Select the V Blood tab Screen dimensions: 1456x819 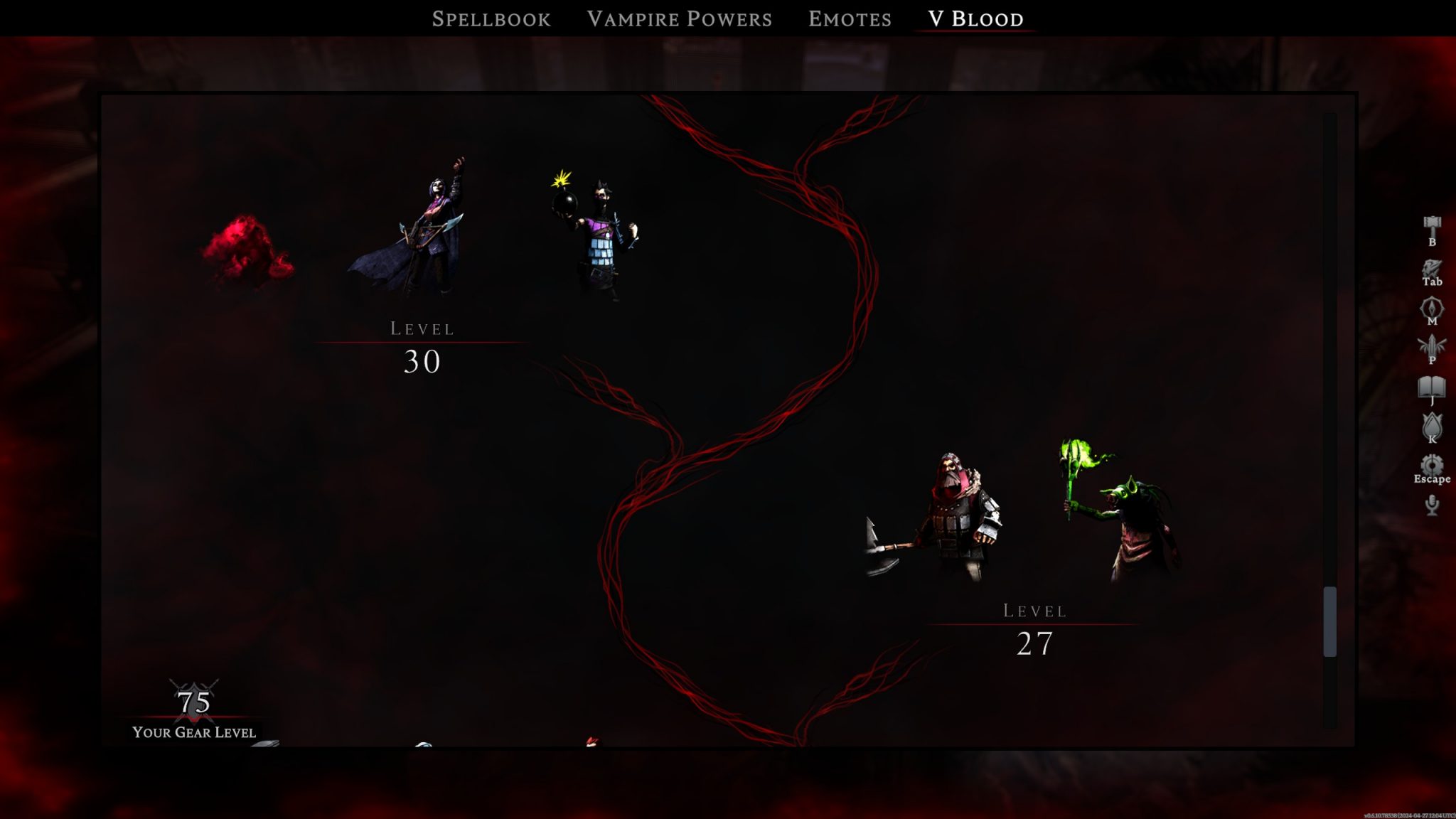(x=974, y=18)
